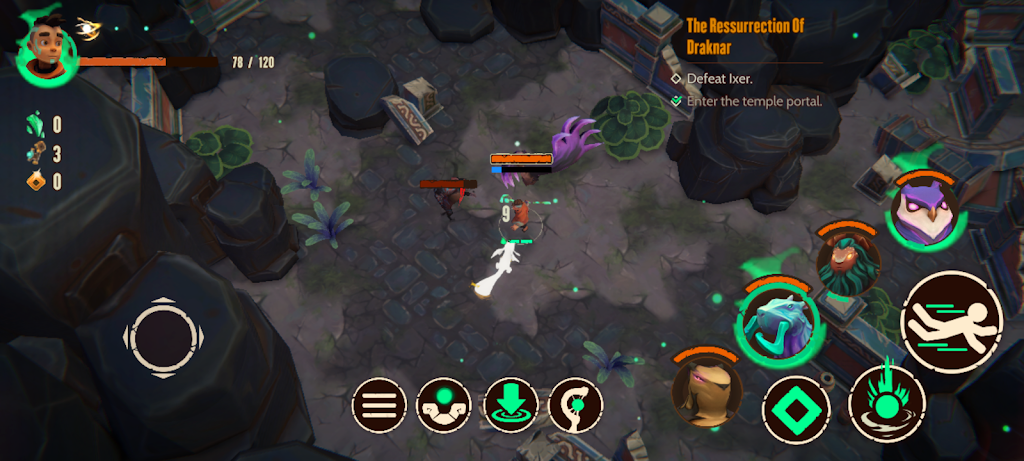The height and width of the screenshot is (461, 1024).
Task: Tap the green orb pedestal button
Action: (x=444, y=405)
